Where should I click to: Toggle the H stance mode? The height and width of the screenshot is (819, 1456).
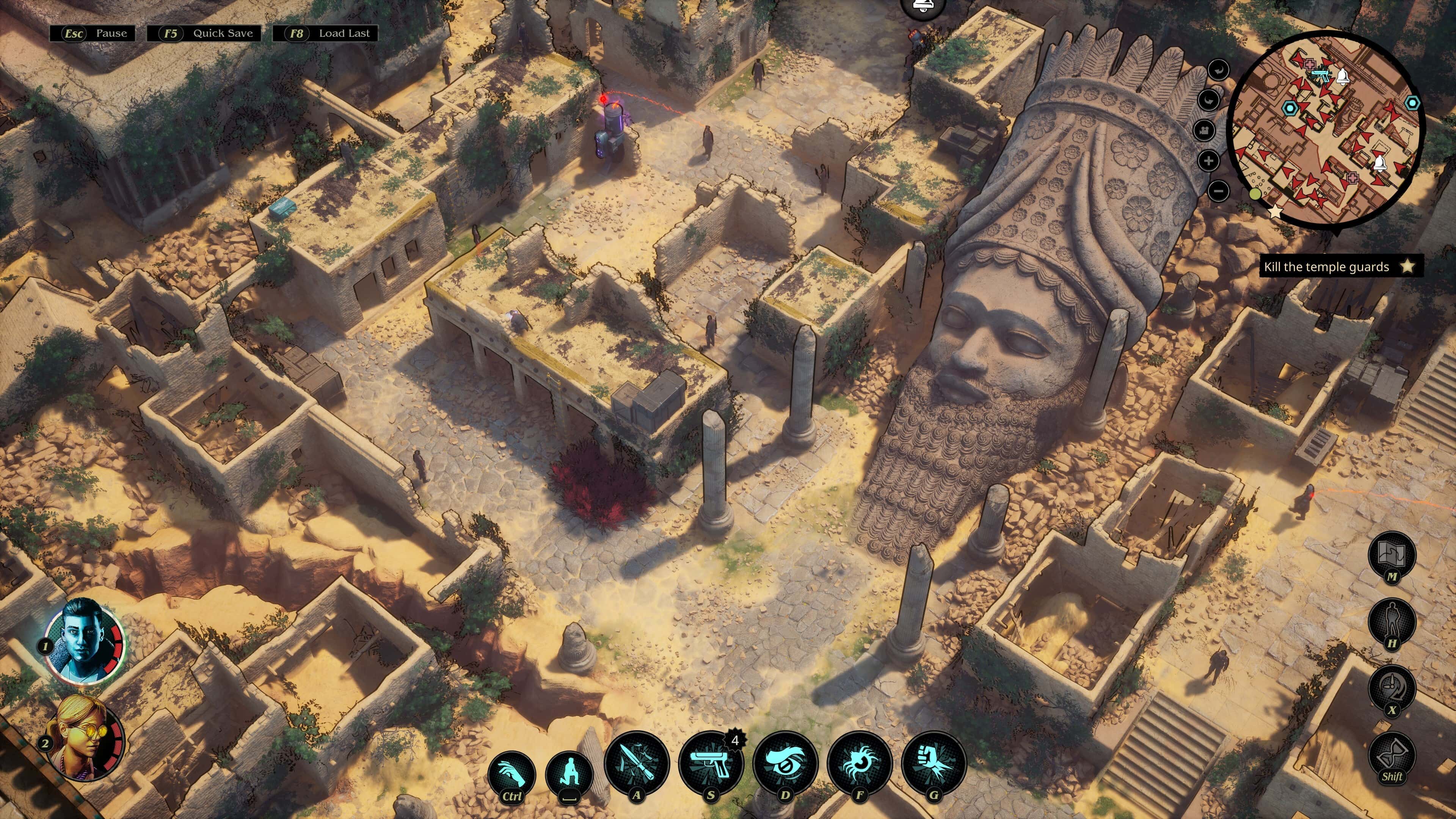1393,619
